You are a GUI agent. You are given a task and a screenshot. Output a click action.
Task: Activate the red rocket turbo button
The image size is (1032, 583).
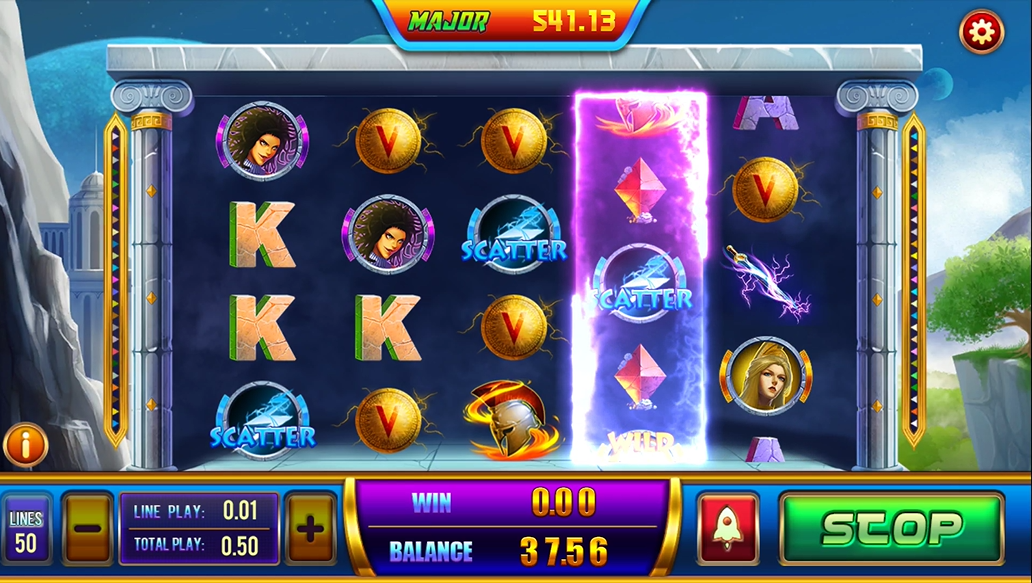[x=727, y=527]
